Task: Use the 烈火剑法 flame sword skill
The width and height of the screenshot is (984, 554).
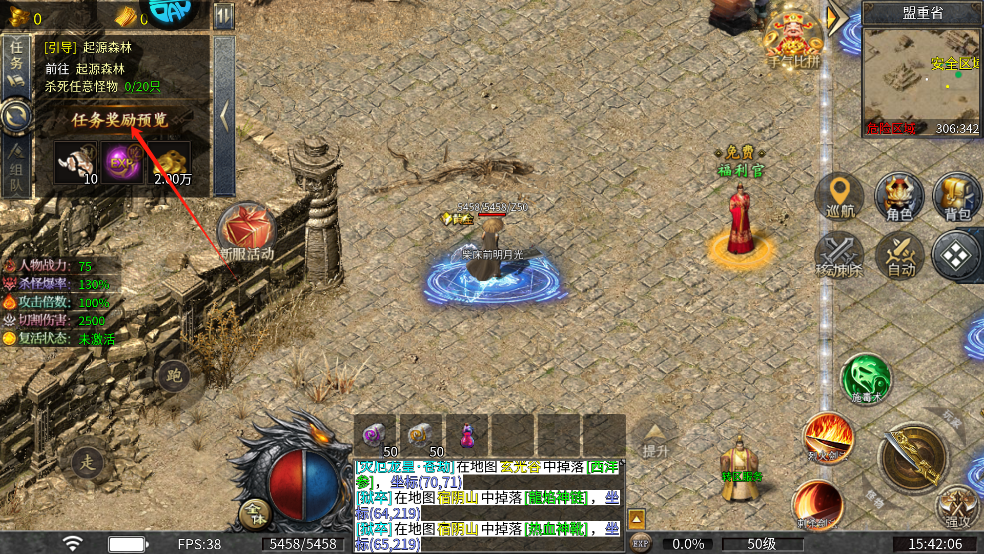Action: coord(829,438)
